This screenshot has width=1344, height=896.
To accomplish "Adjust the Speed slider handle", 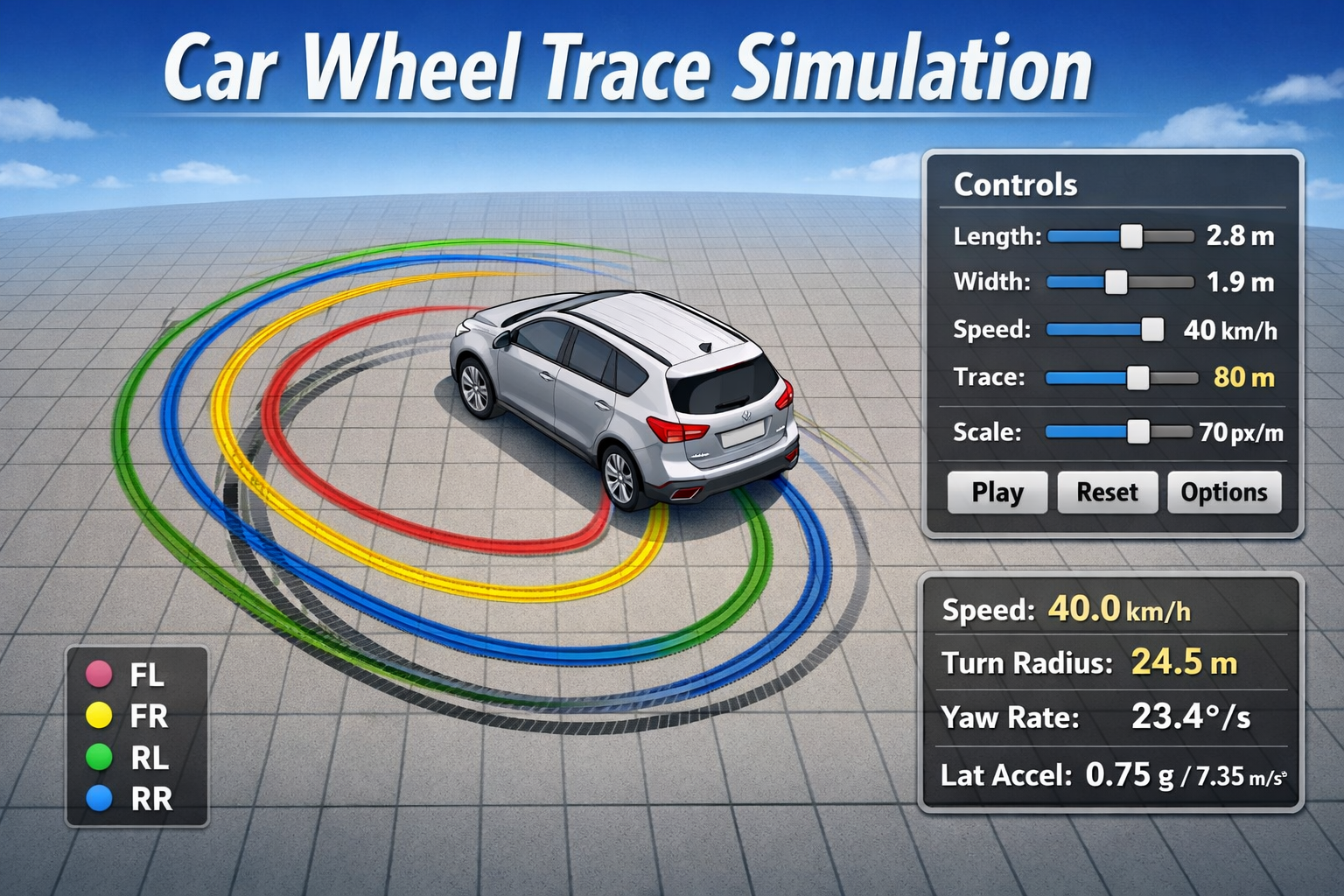I will tap(1152, 330).
